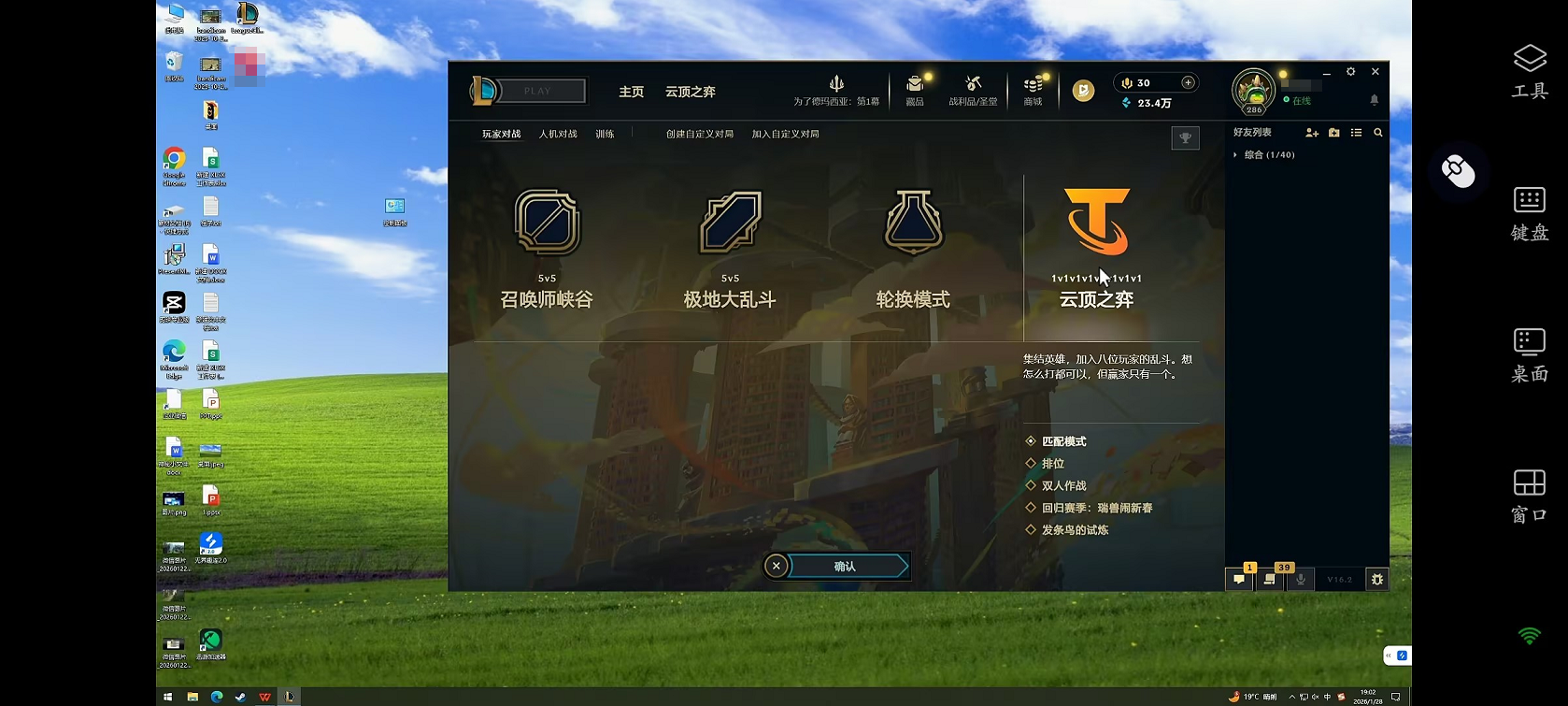Open friend search magnifier icon
The height and width of the screenshot is (706, 1568).
[1378, 133]
